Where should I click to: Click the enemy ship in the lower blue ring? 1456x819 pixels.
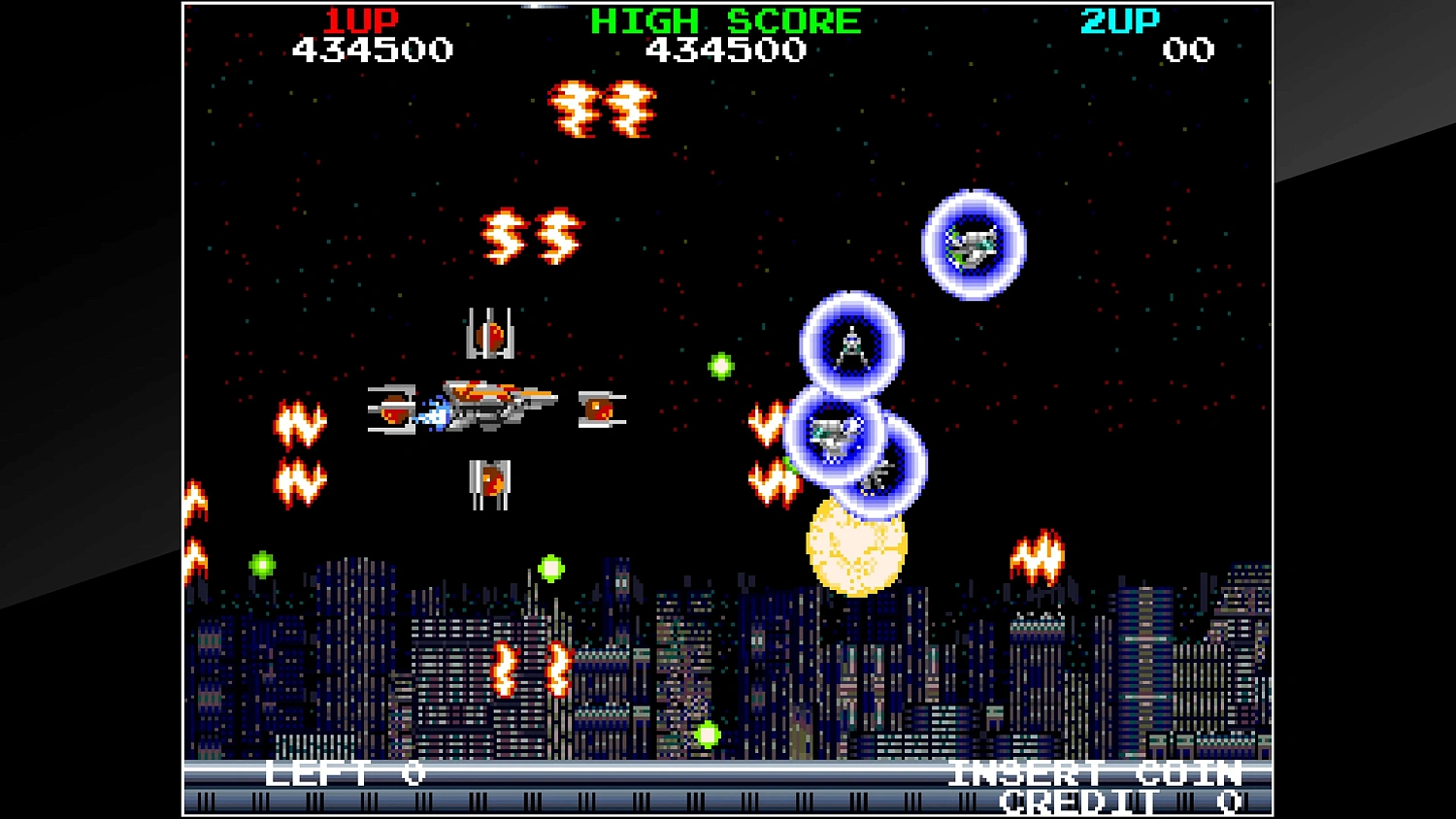832,435
